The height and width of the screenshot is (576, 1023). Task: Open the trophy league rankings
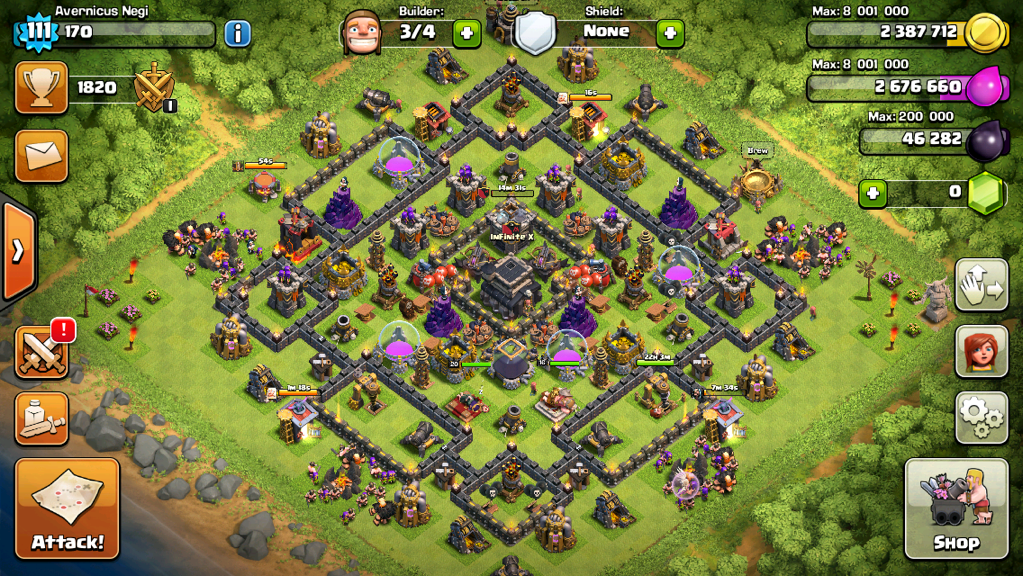(42, 88)
